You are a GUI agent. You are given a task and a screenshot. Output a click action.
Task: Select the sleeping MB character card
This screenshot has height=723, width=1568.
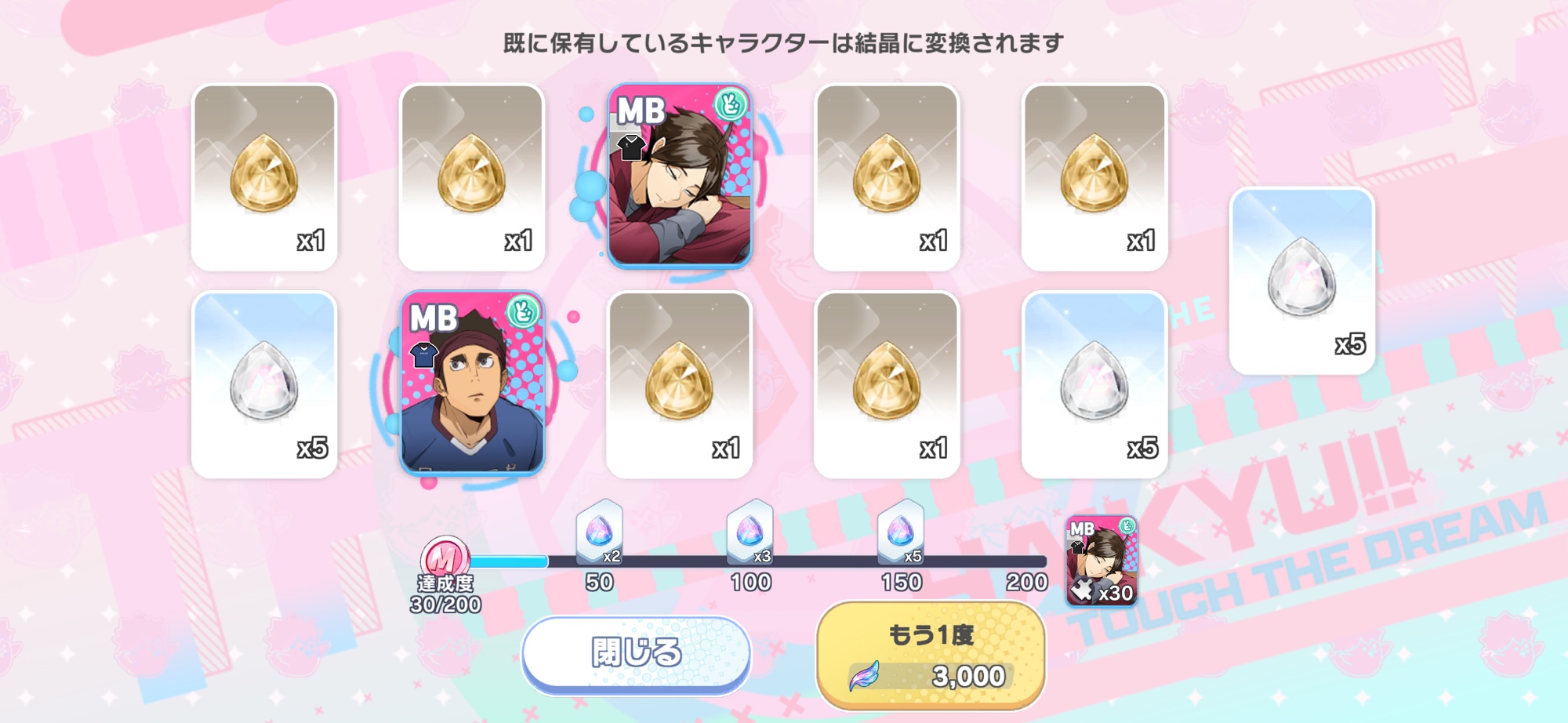tap(680, 176)
